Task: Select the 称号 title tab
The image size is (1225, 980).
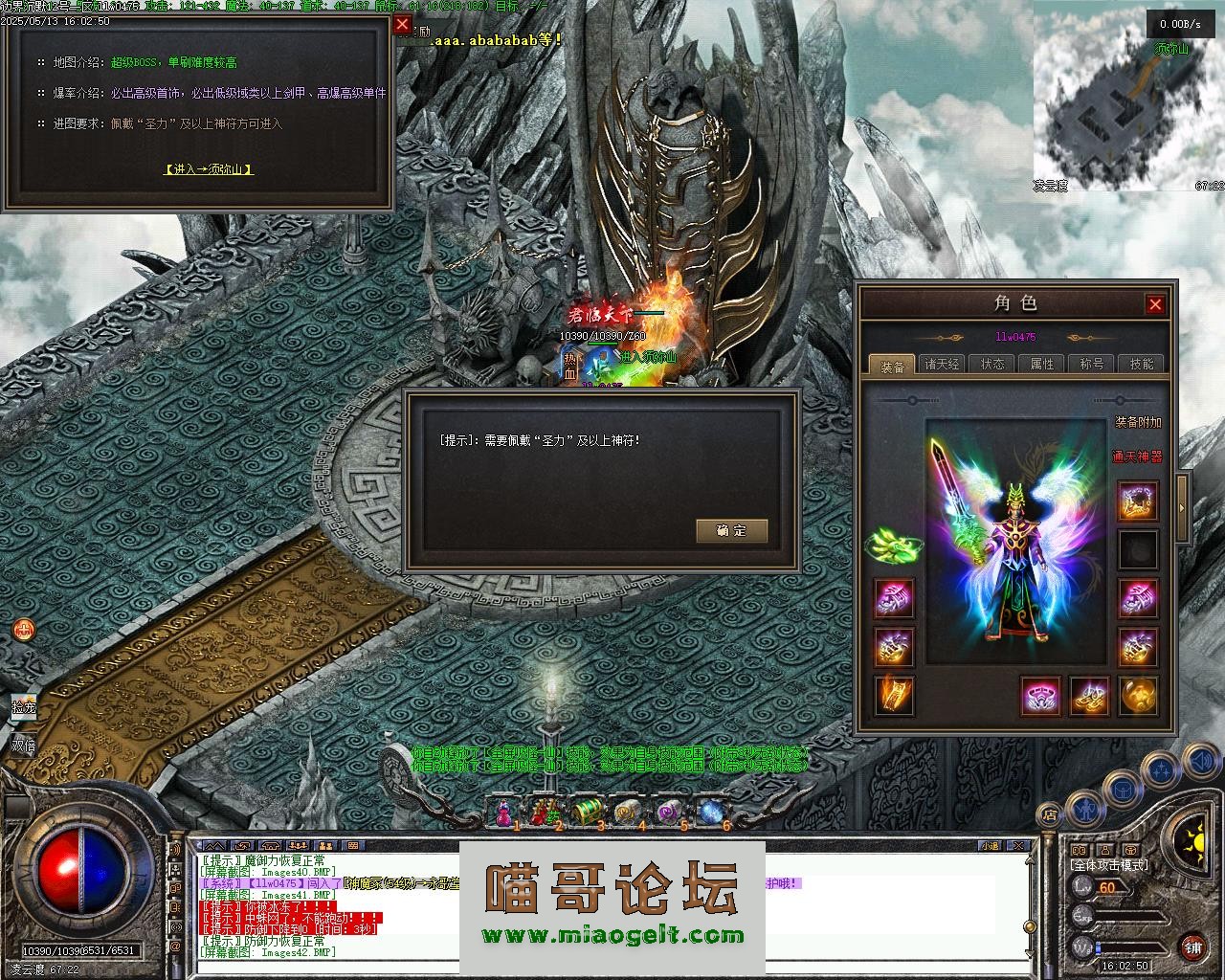Action: tap(1091, 365)
